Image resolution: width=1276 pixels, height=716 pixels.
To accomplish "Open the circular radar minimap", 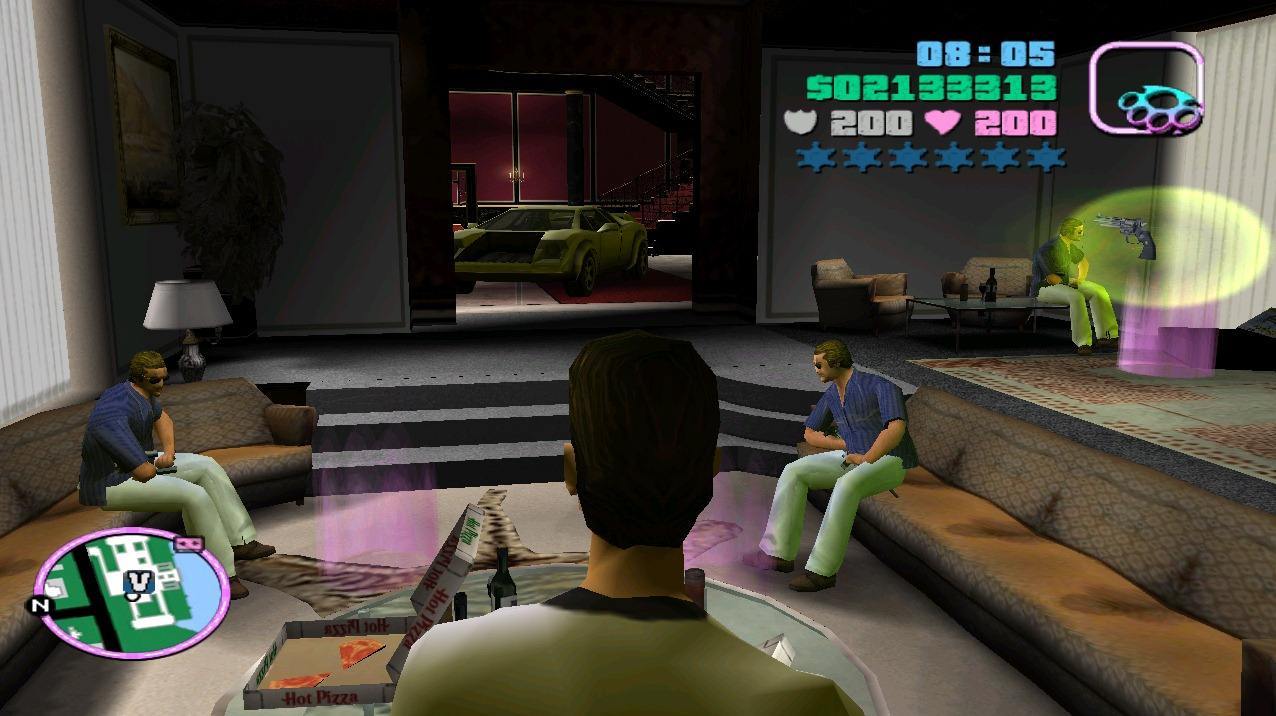I will pyautogui.click(x=131, y=588).
